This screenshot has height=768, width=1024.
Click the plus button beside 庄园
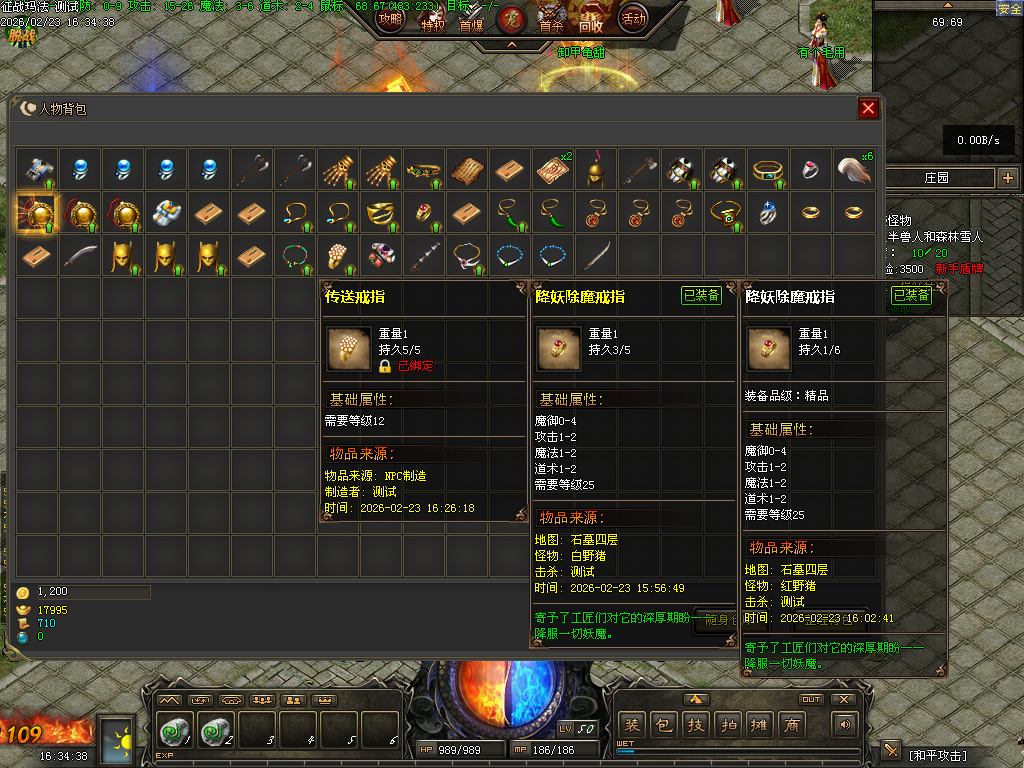pyautogui.click(x=1007, y=178)
